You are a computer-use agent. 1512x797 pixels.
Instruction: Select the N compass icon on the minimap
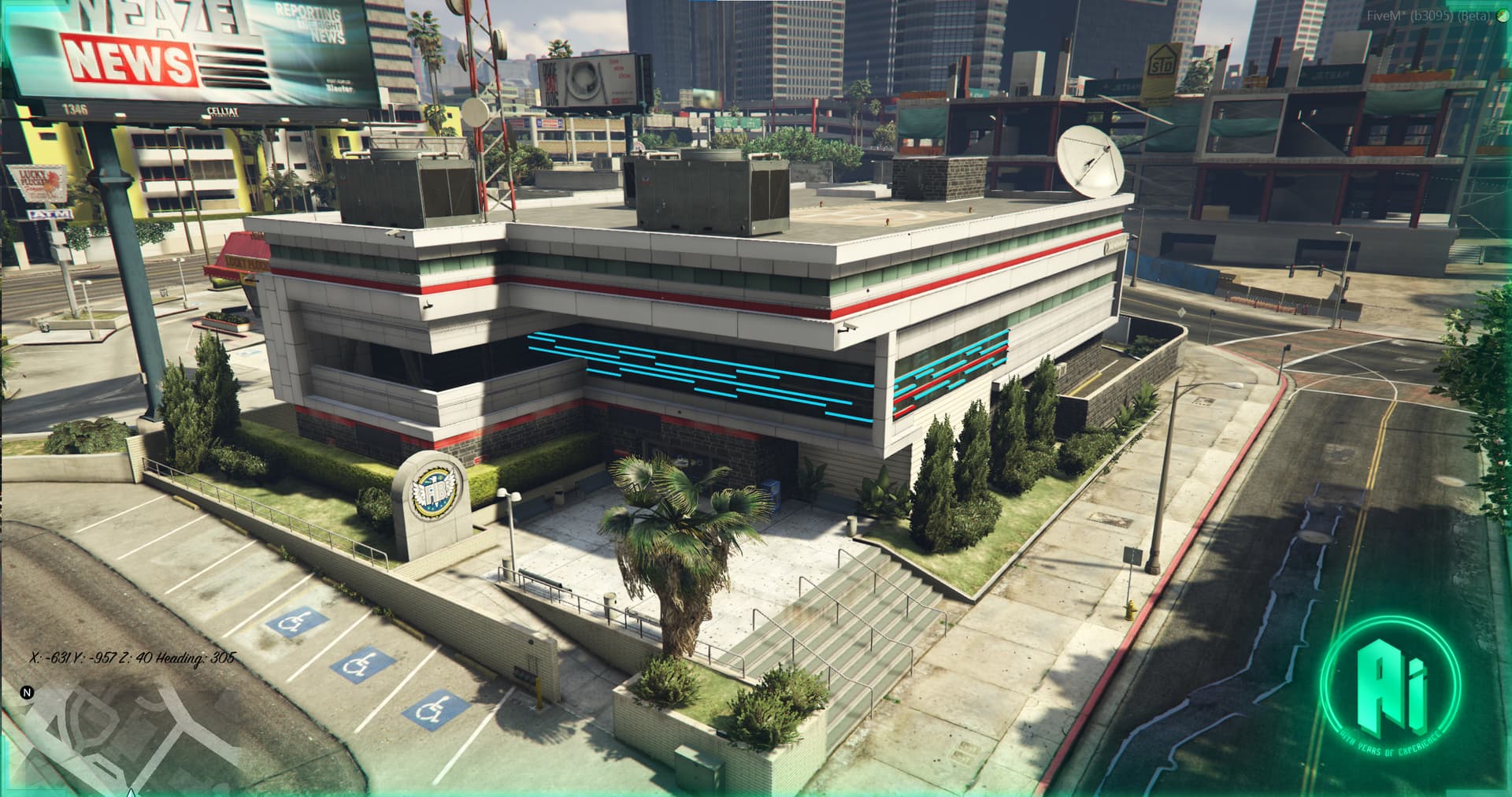pos(28,691)
